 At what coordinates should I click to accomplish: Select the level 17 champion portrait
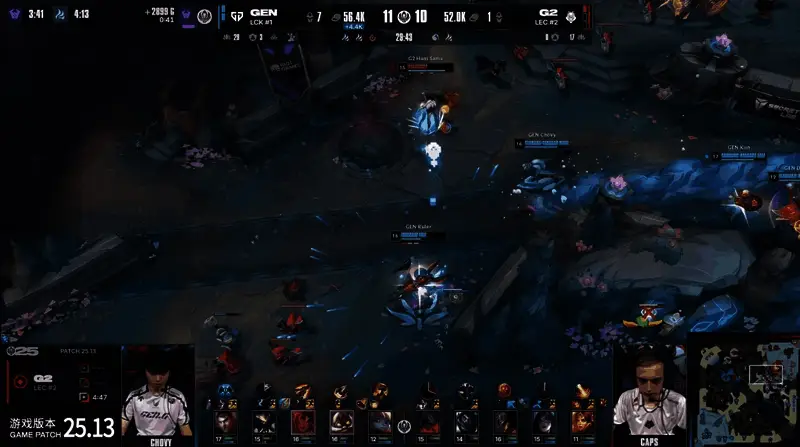coord(222,422)
